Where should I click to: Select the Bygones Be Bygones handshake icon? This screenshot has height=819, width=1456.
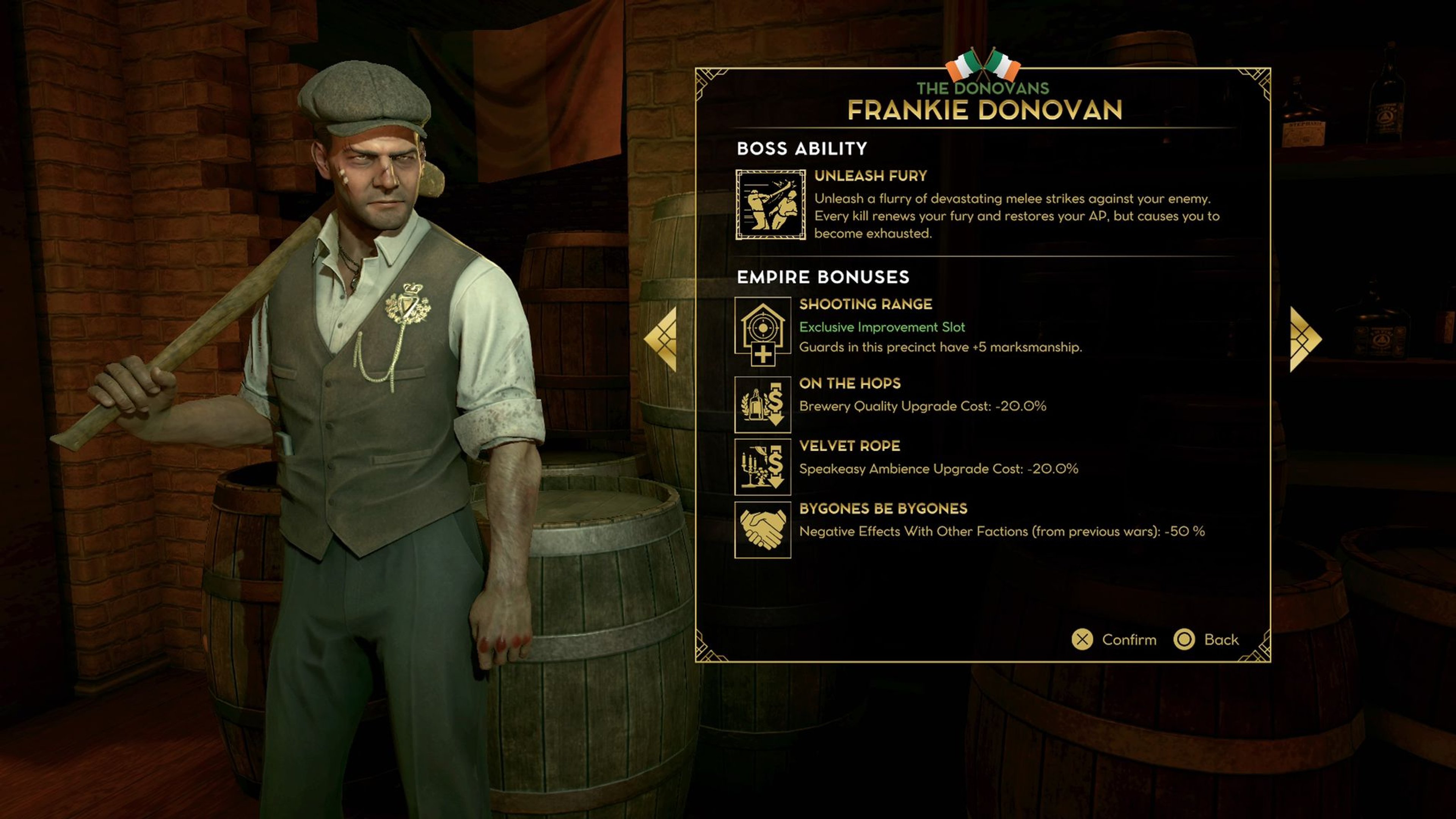pos(763,530)
